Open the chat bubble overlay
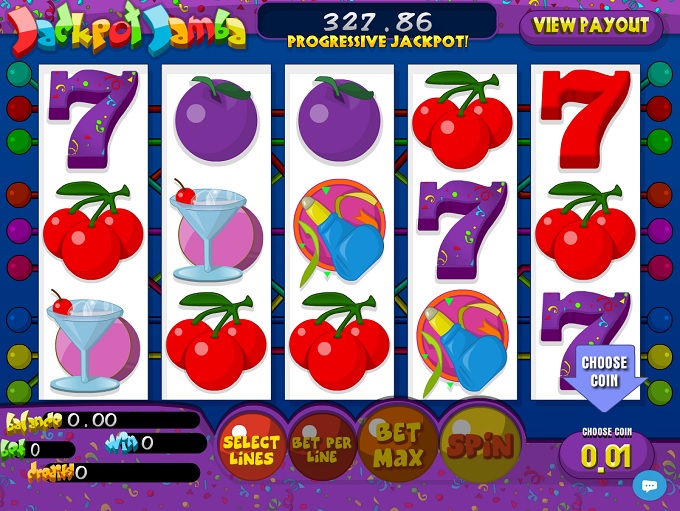The height and width of the screenshot is (511, 680). click(650, 485)
